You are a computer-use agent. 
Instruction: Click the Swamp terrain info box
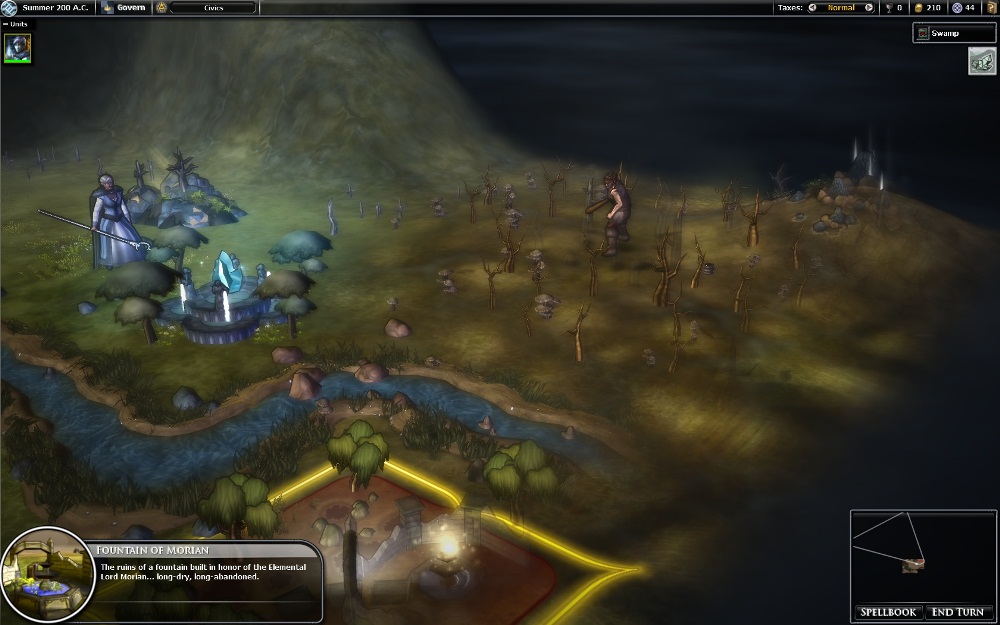(x=953, y=34)
